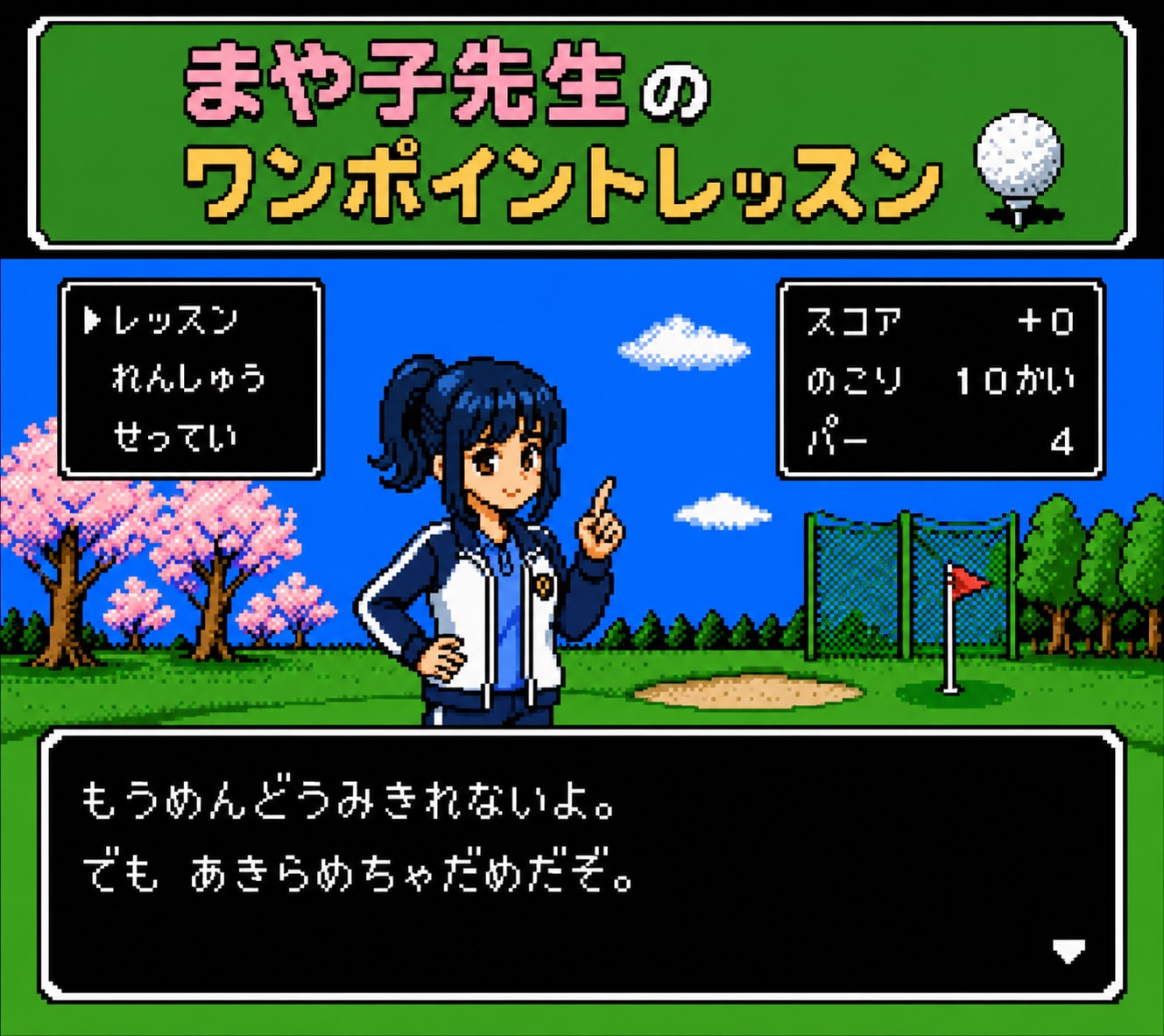Open the せってい settings entry
This screenshot has height=1036, width=1164.
[175, 435]
